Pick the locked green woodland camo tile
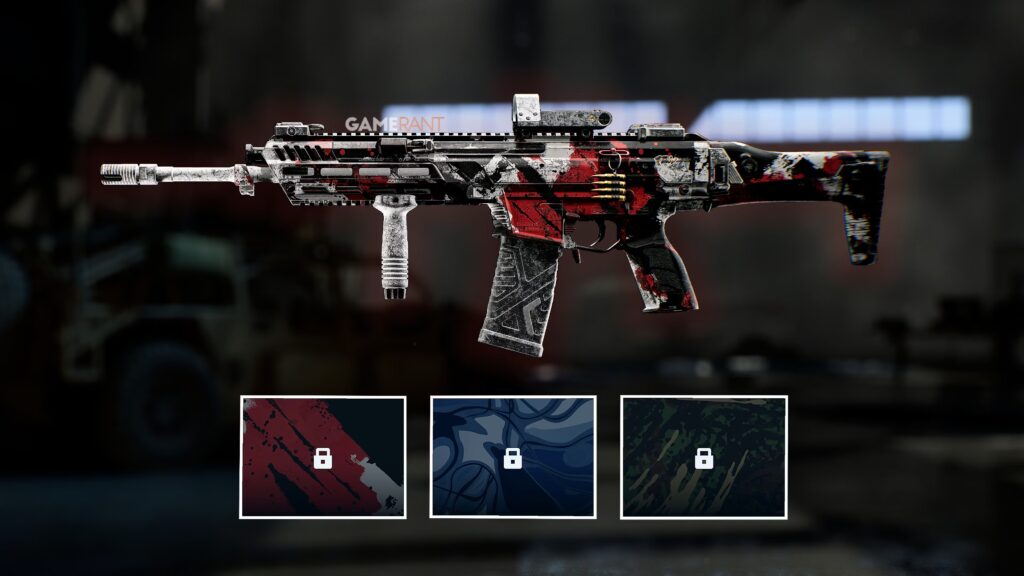The height and width of the screenshot is (576, 1024). point(703,457)
